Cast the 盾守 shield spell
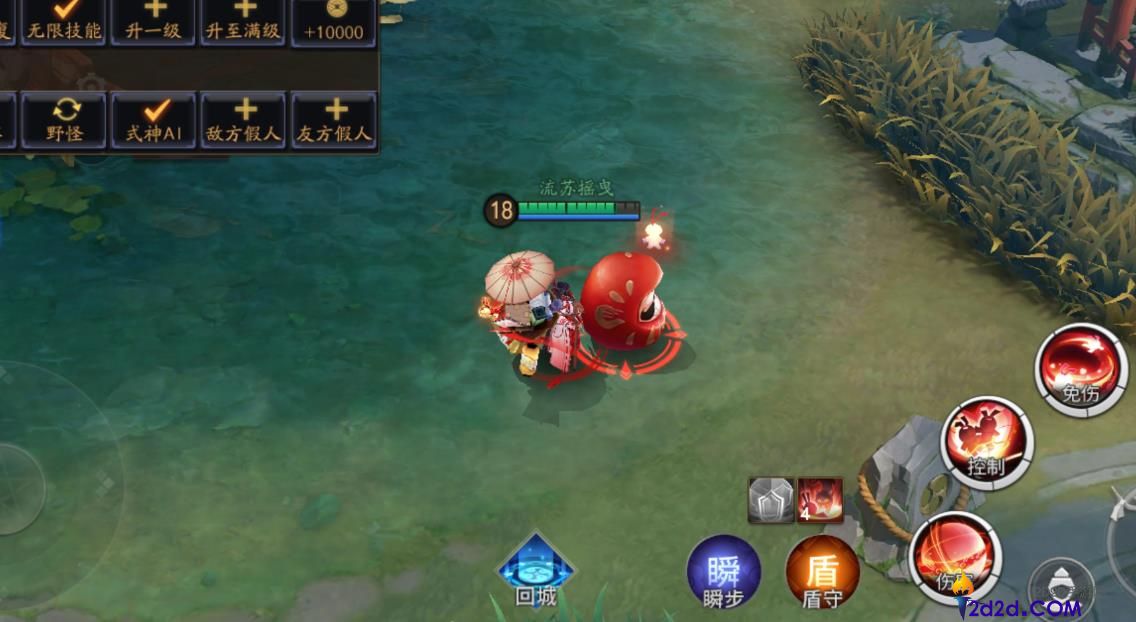 pos(822,574)
